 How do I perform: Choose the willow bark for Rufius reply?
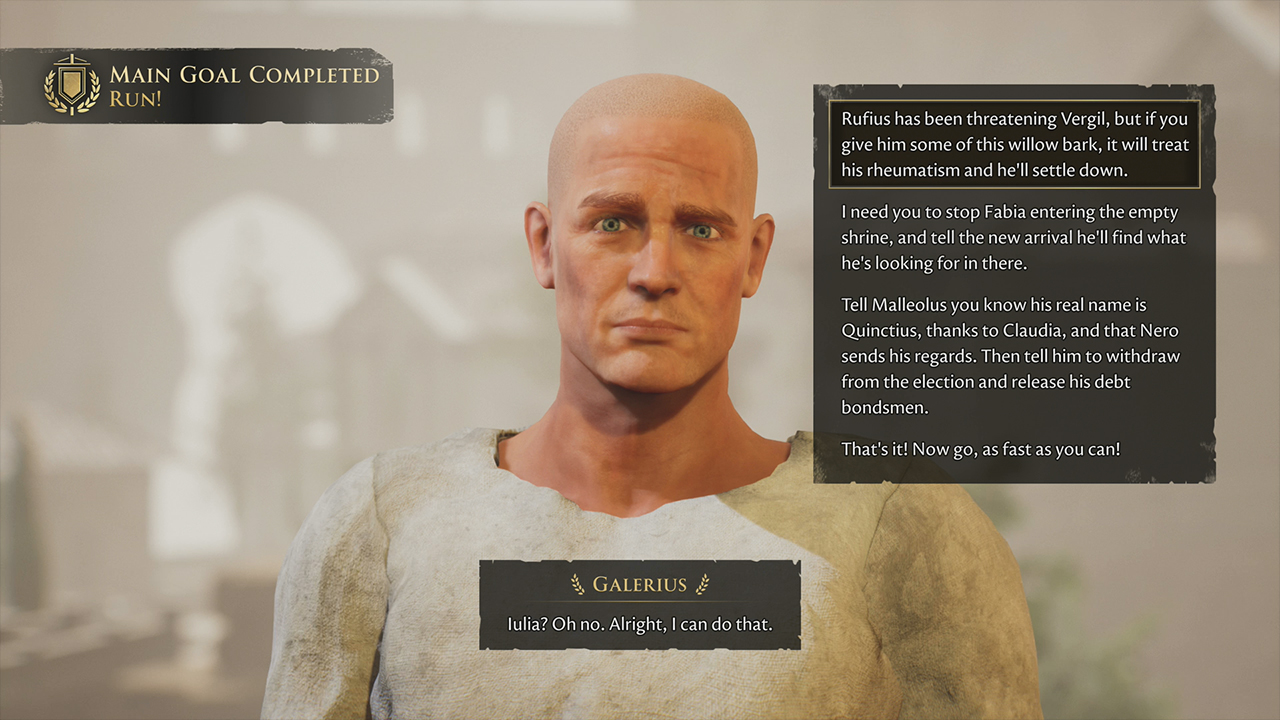[1014, 145]
